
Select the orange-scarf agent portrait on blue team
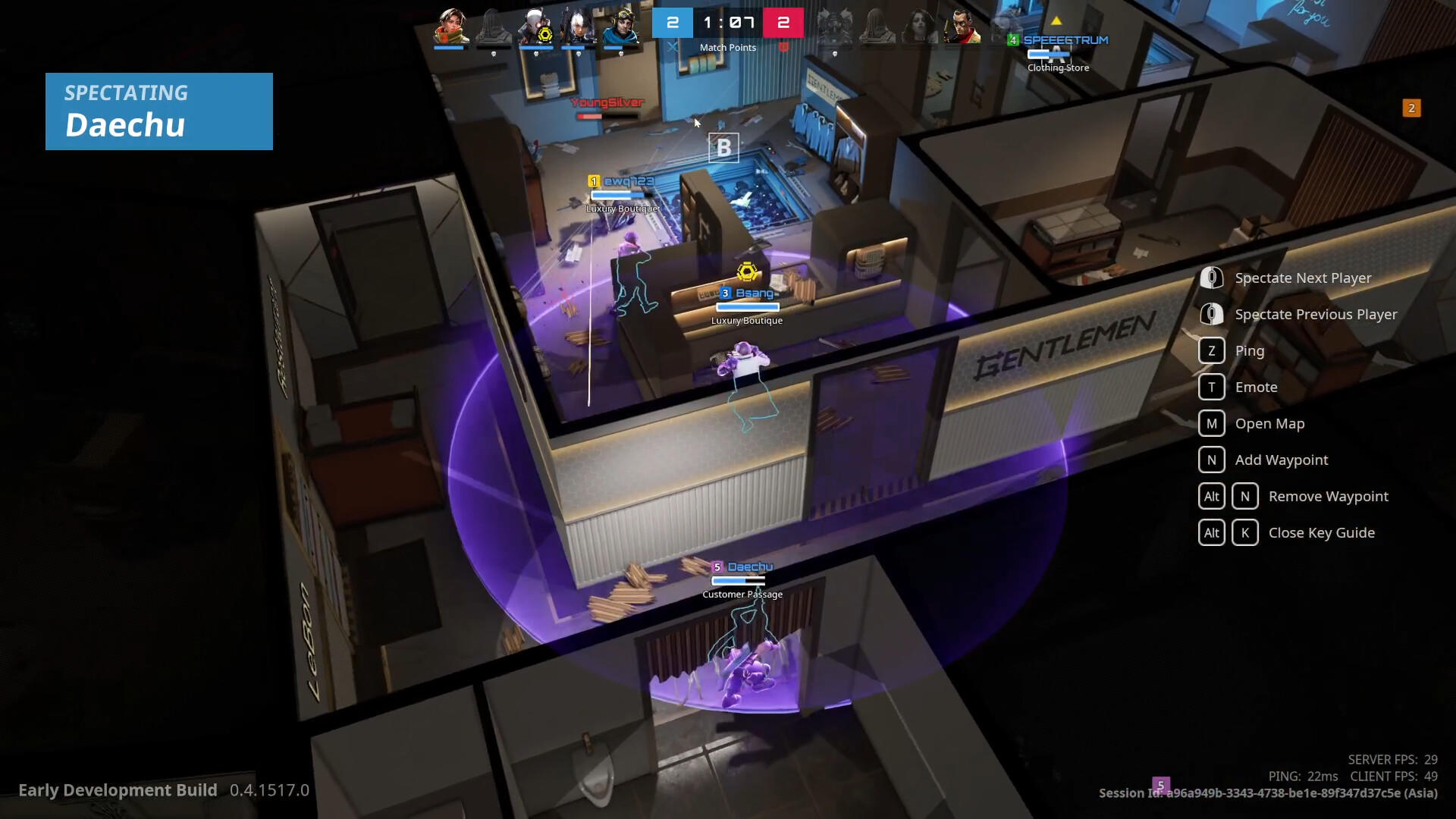coord(451,27)
